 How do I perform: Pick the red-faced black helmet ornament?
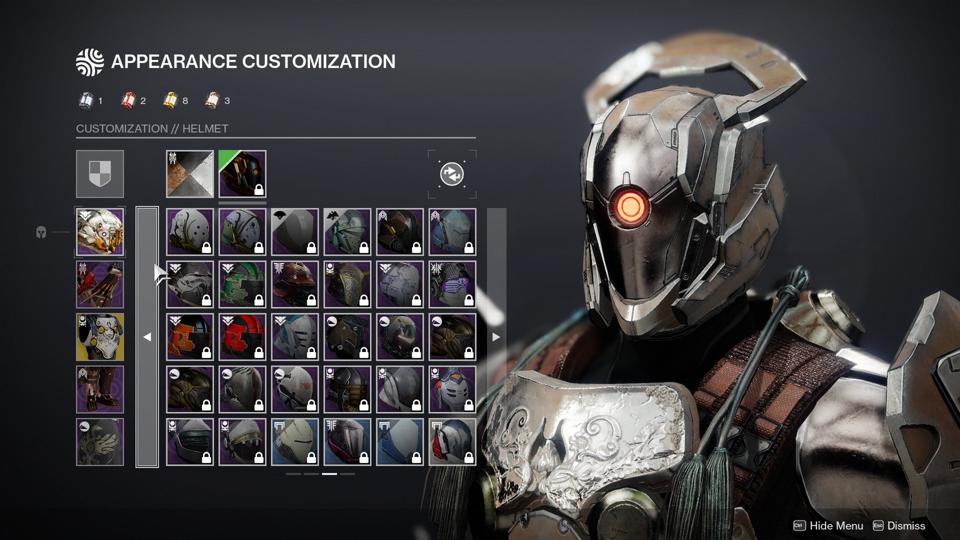pos(242,337)
